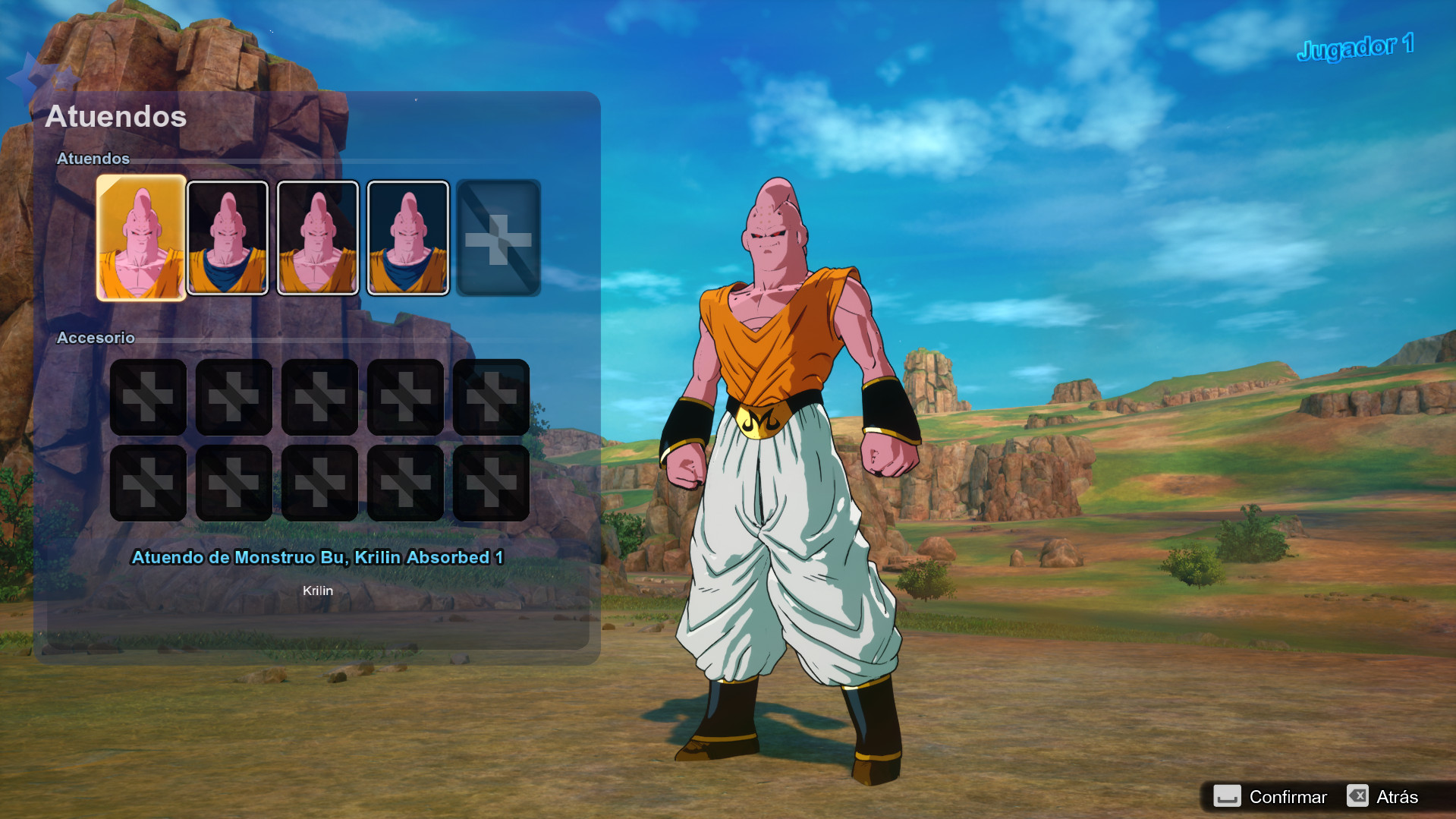Open the first empty Accesorio slot
Viewport: 1456px width, 819px height.
click(148, 397)
